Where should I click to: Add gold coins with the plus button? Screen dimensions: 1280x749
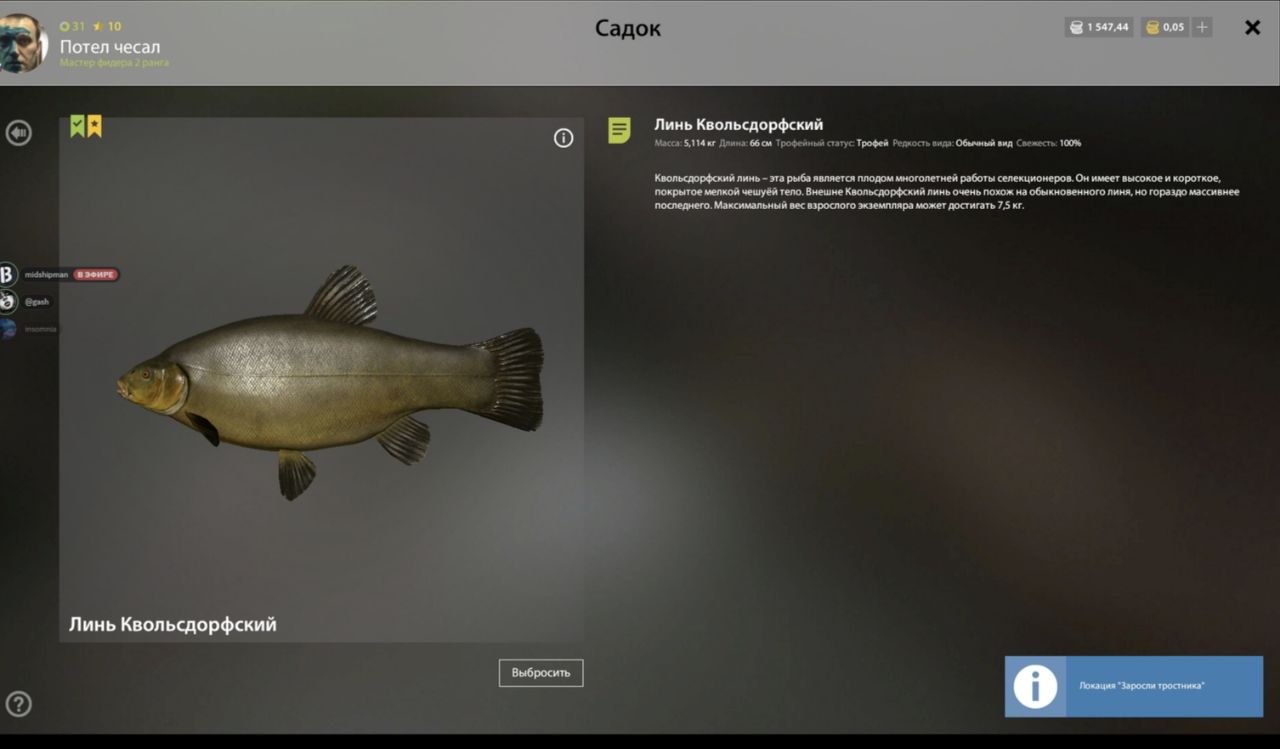point(1202,28)
